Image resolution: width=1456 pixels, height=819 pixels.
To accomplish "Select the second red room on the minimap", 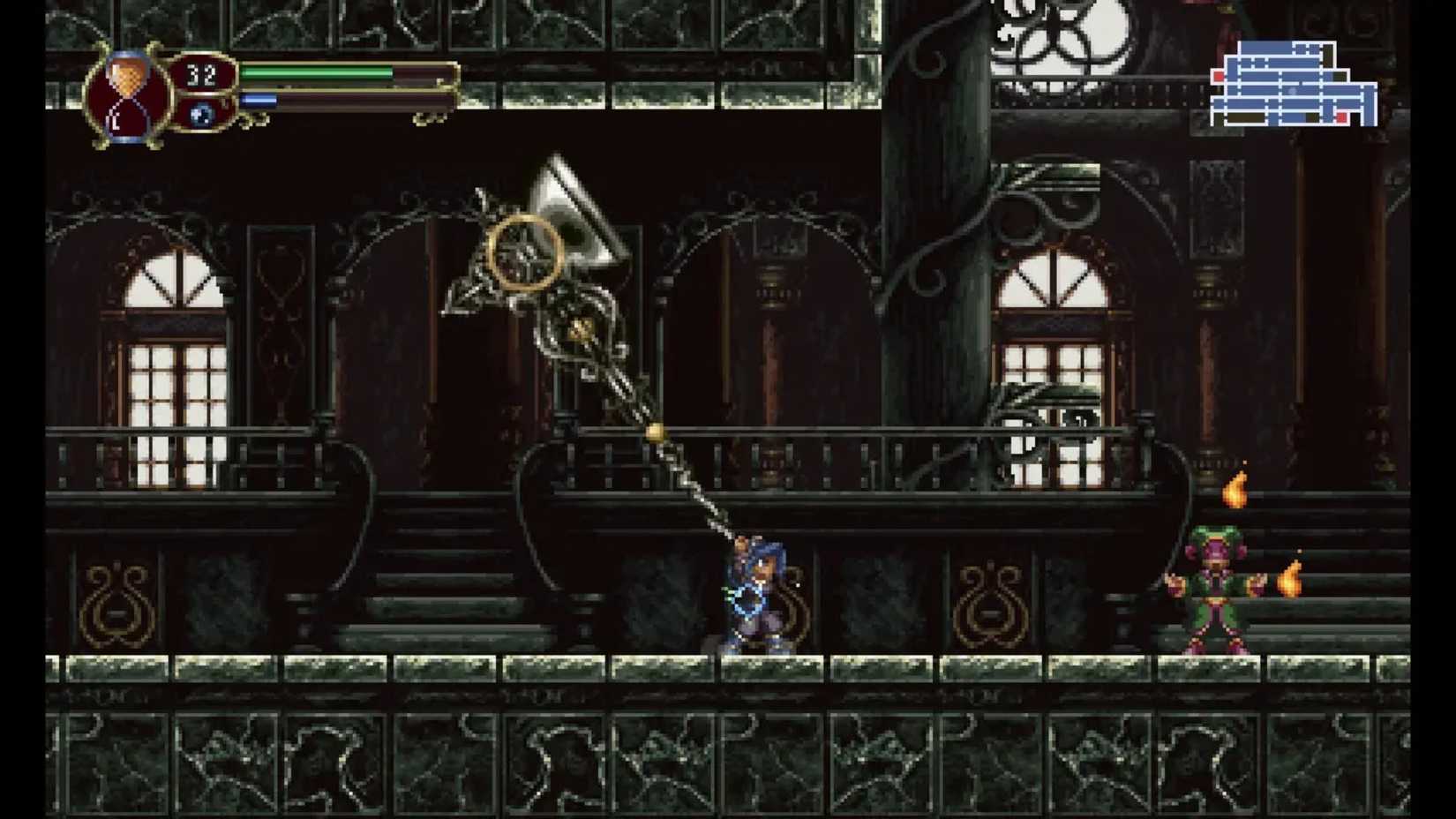I will coord(1340,117).
